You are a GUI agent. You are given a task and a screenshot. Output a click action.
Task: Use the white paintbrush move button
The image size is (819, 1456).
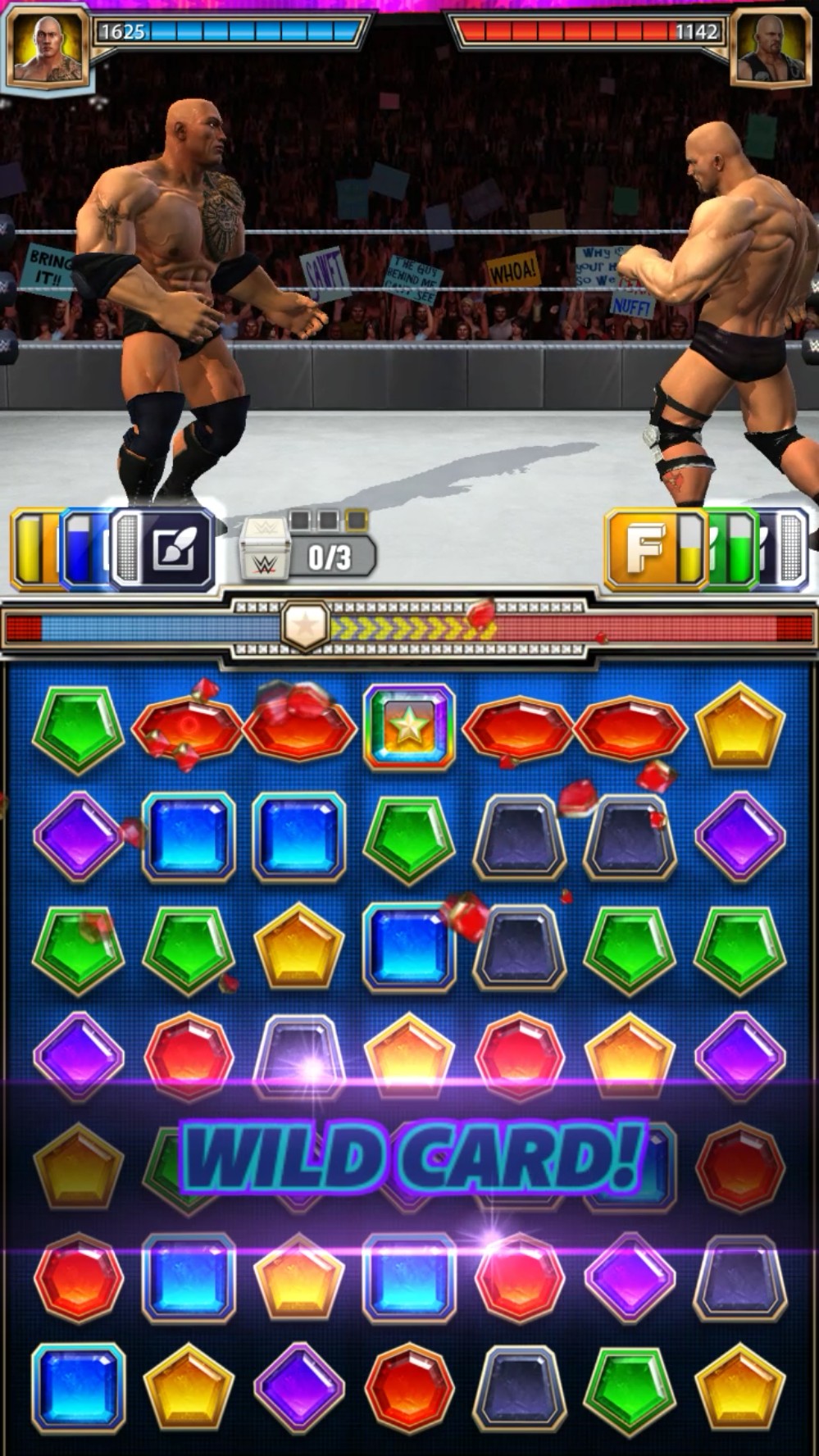pos(171,549)
